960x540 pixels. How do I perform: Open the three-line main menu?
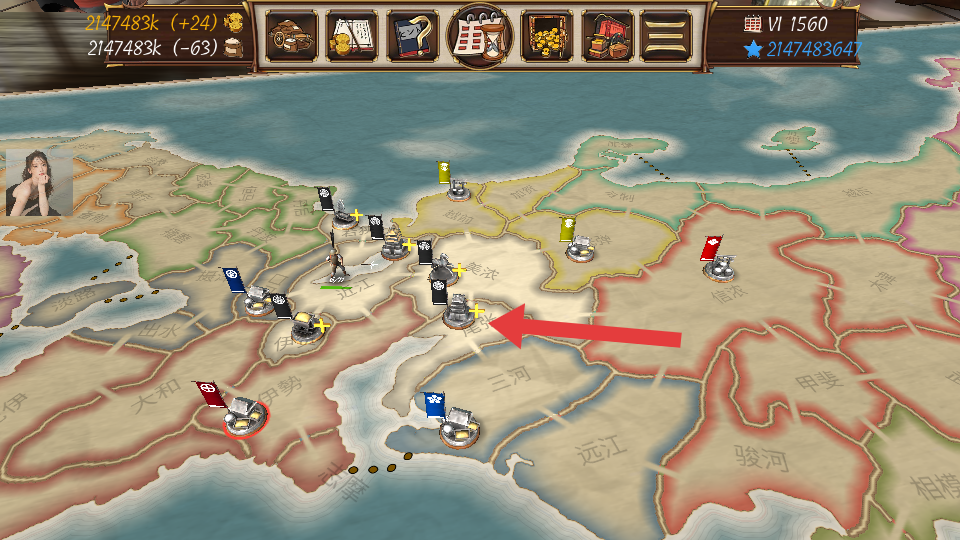665,37
